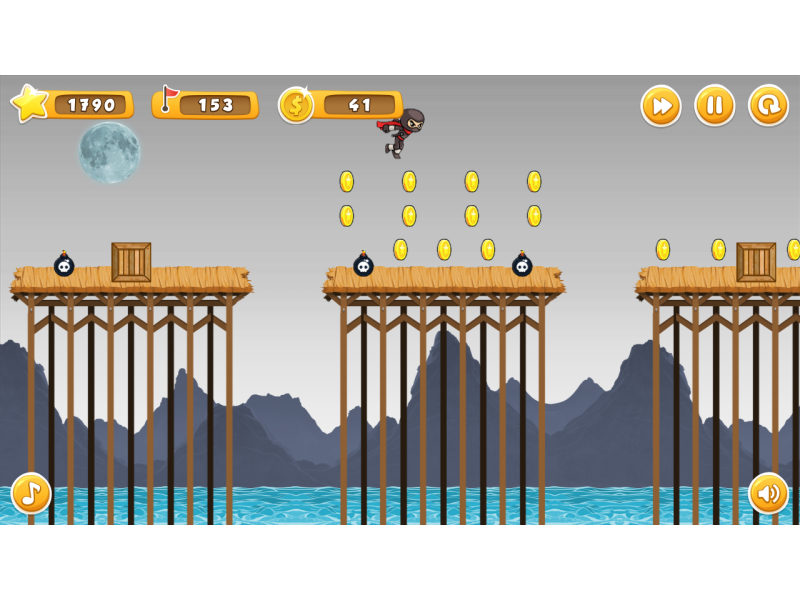Image resolution: width=800 pixels, height=600 pixels.
Task: Mute the sound with the speaker button
Action: 768,493
